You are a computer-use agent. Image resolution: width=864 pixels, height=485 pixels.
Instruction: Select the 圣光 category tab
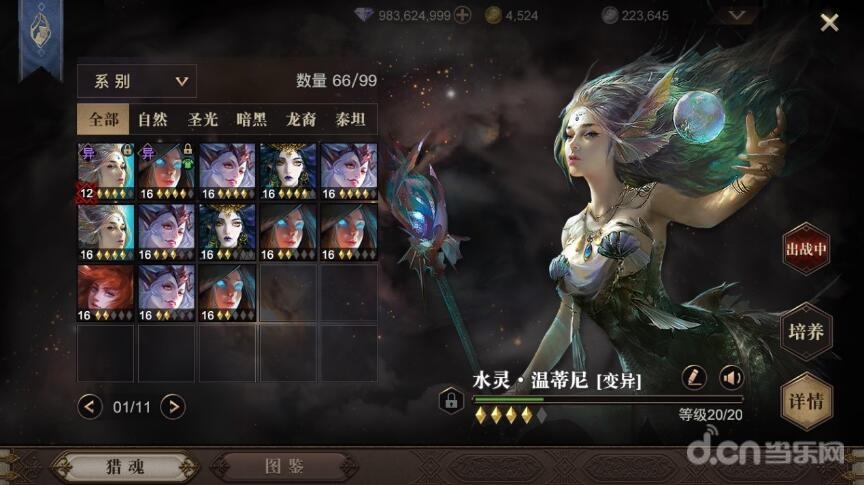coord(203,120)
